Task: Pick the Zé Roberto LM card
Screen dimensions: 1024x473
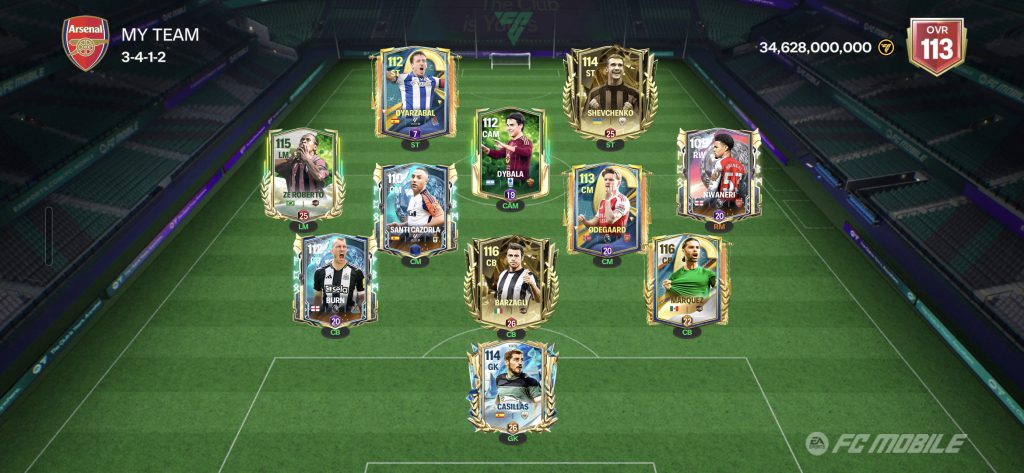Action: [302, 175]
